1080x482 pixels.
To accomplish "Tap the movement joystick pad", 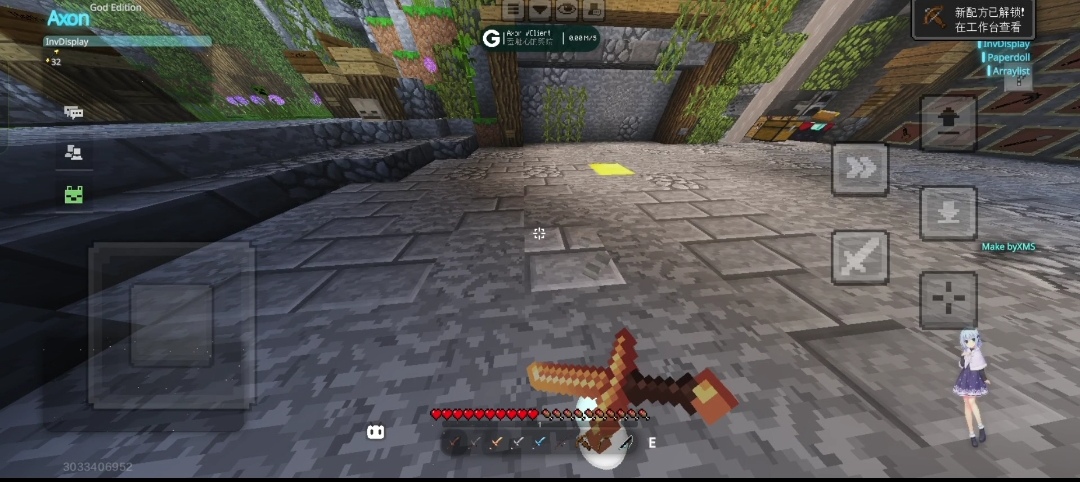I will [171, 325].
